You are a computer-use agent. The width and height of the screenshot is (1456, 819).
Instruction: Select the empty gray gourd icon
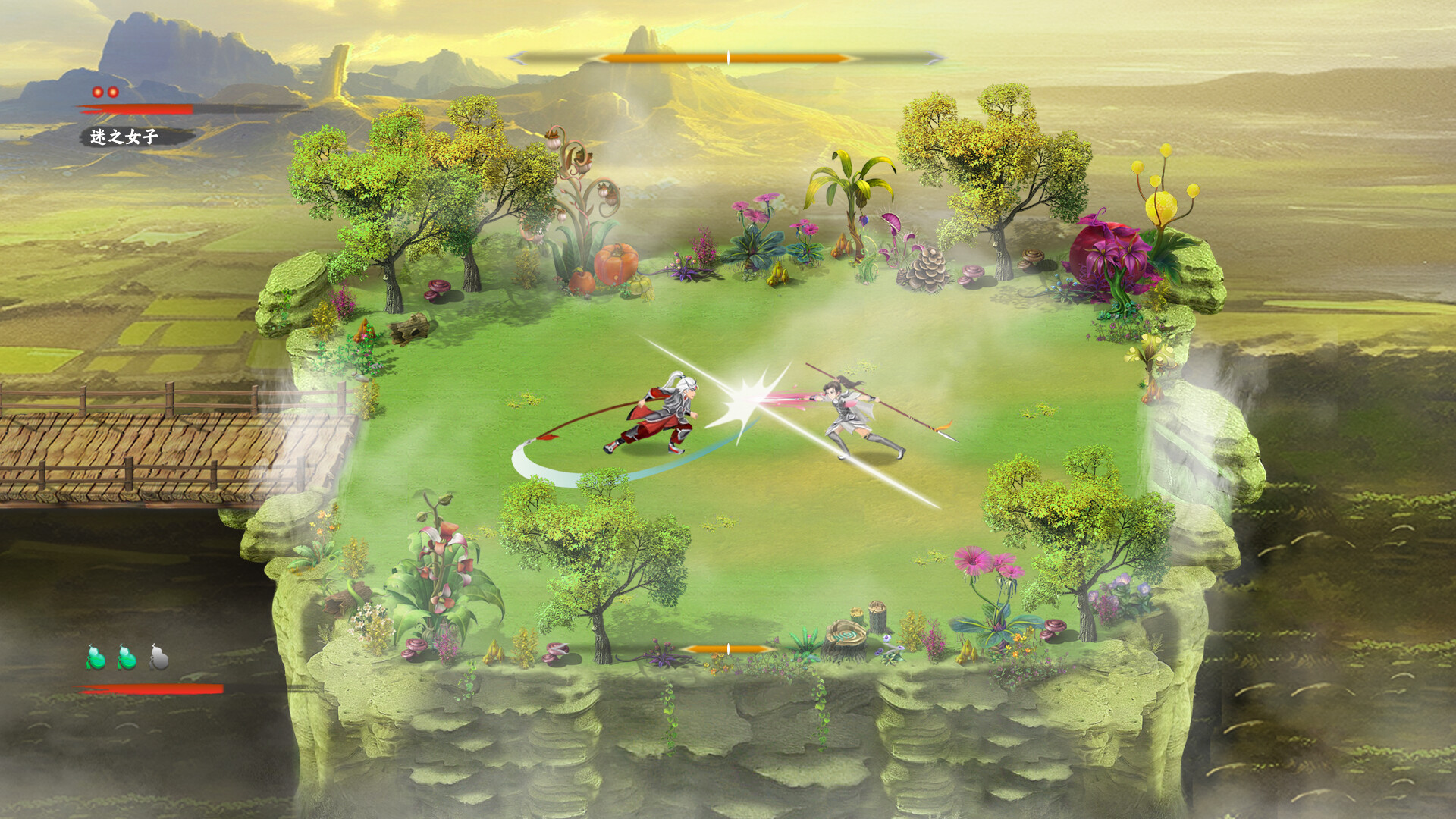click(x=158, y=657)
